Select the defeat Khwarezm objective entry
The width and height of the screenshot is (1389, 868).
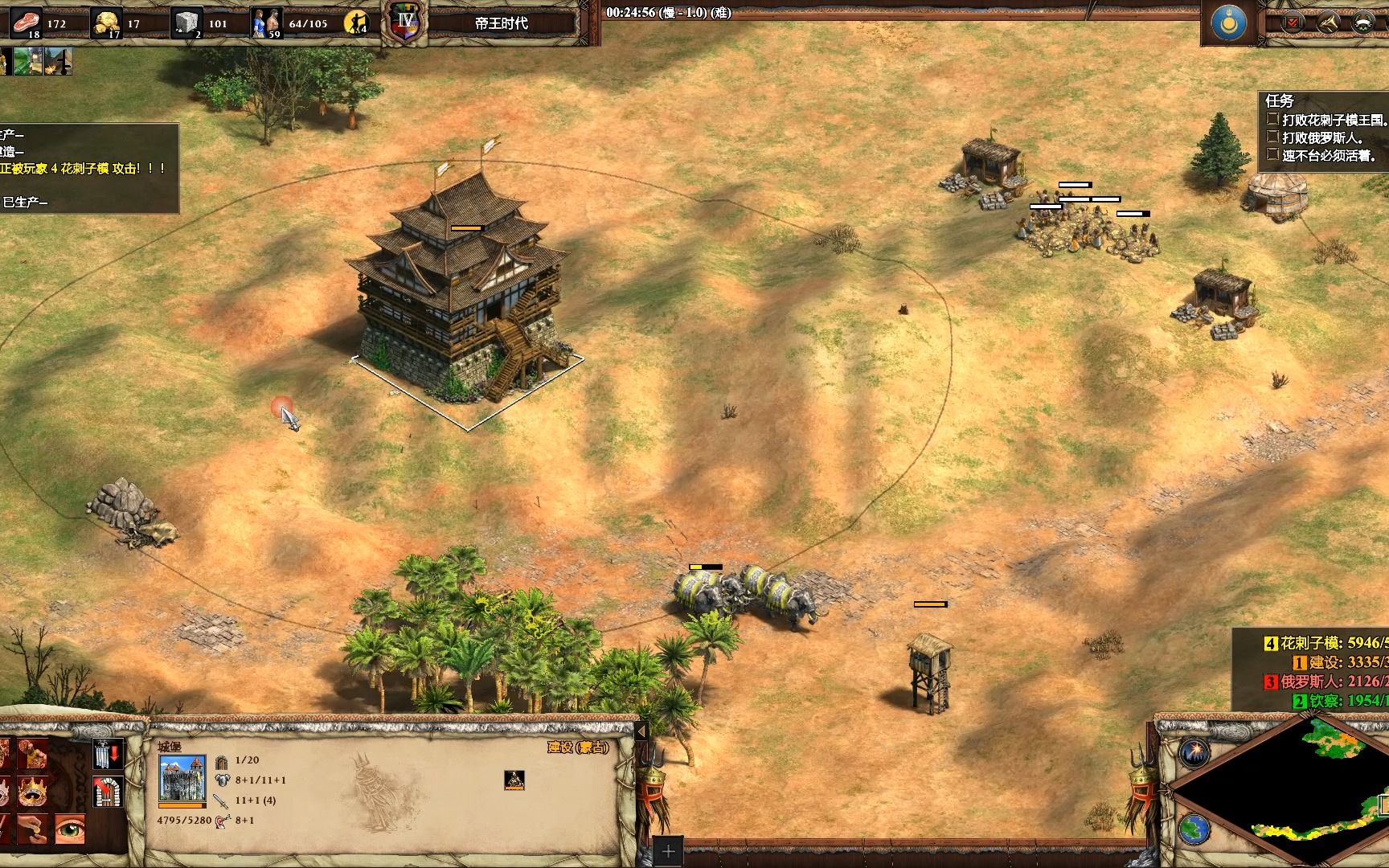1328,120
